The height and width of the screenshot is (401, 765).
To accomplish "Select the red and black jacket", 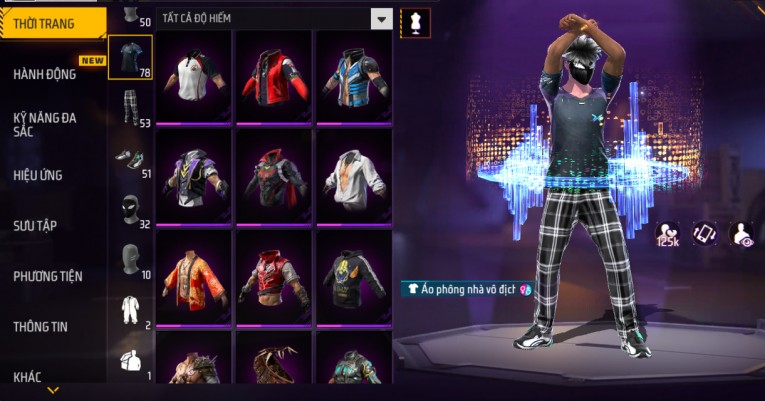I will pyautogui.click(x=273, y=77).
